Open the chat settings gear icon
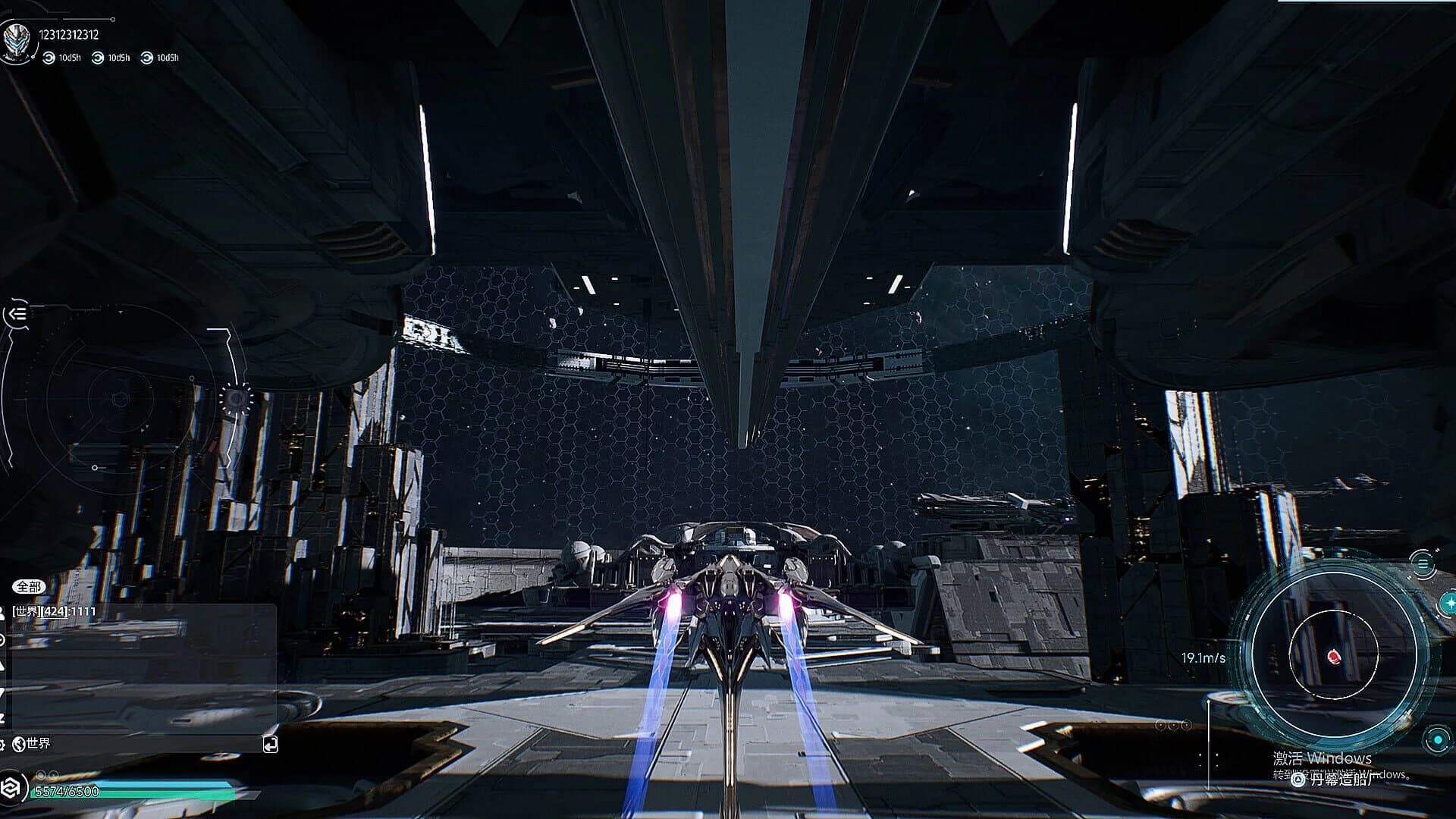1456x819 pixels. [x=3, y=744]
